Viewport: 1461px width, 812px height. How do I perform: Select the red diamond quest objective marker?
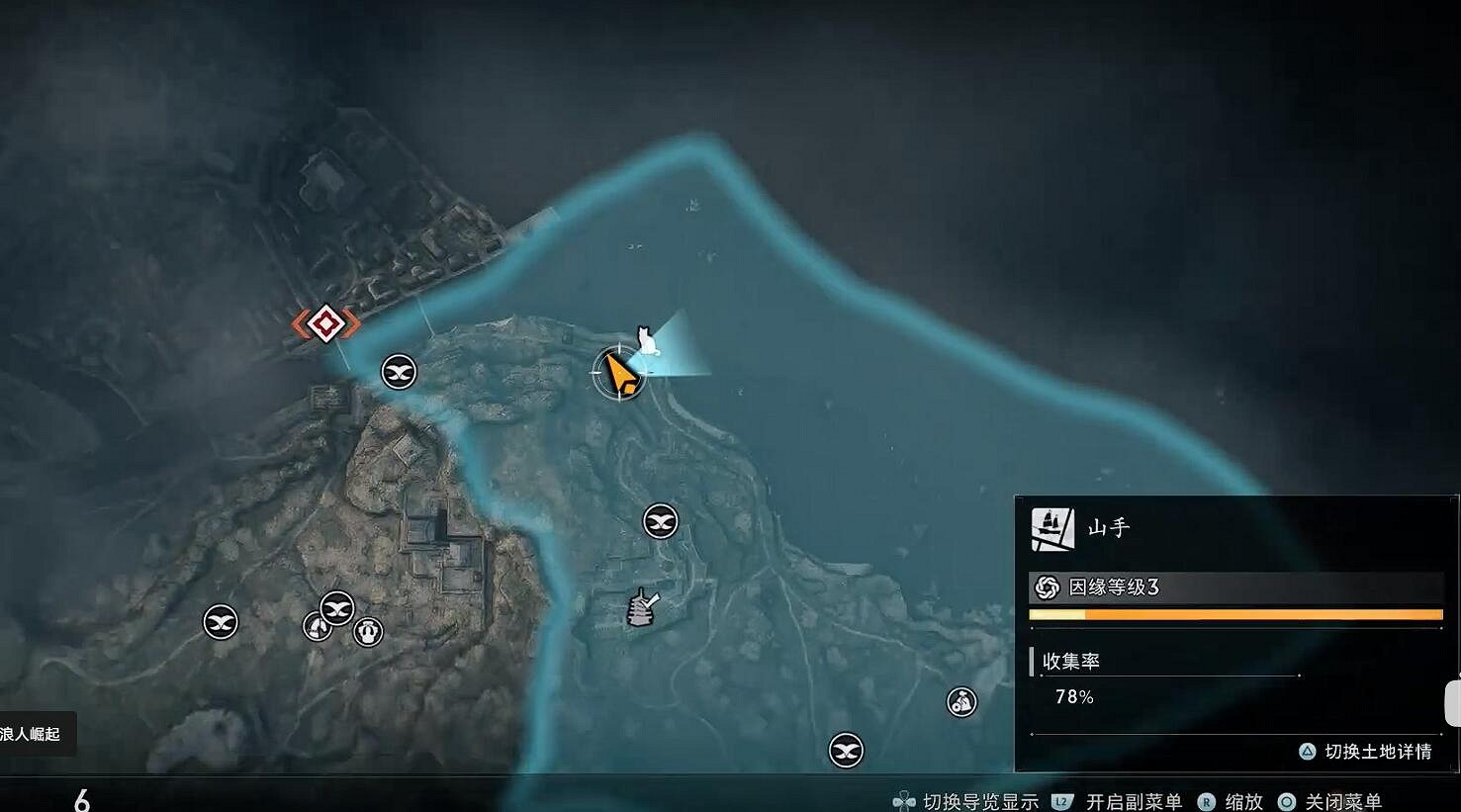(326, 321)
